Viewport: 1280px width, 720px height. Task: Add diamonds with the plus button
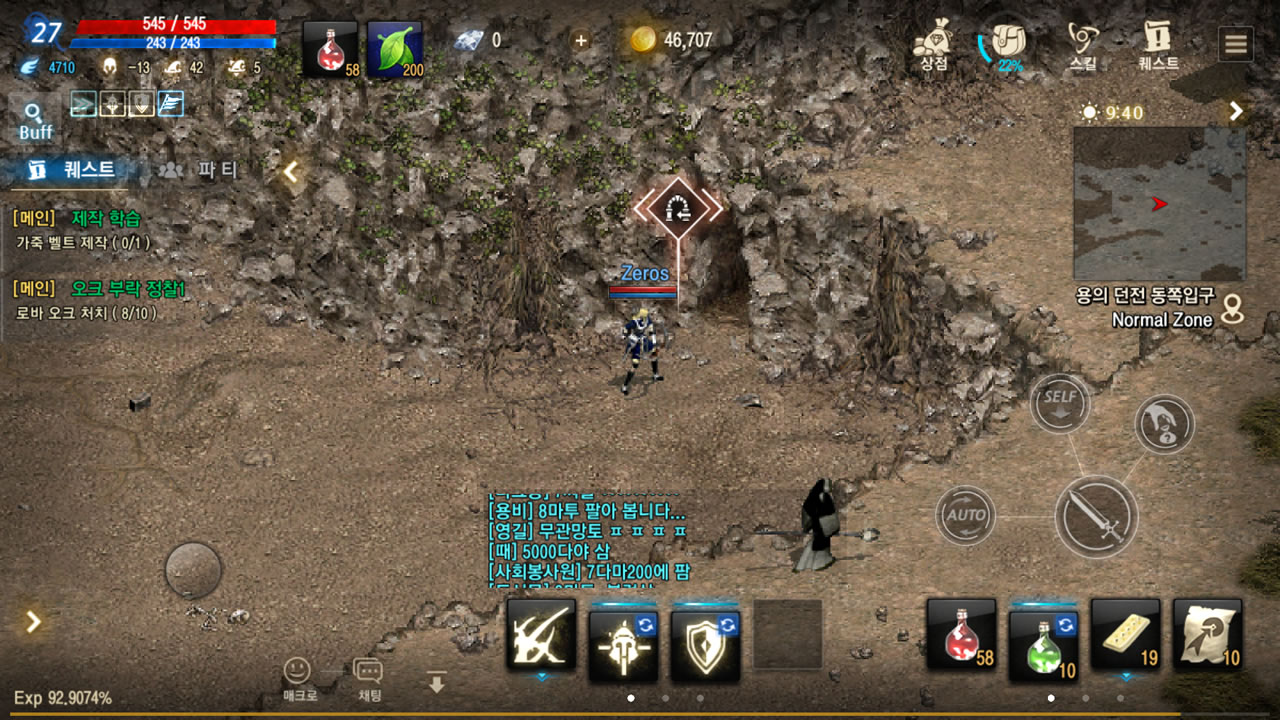(580, 40)
